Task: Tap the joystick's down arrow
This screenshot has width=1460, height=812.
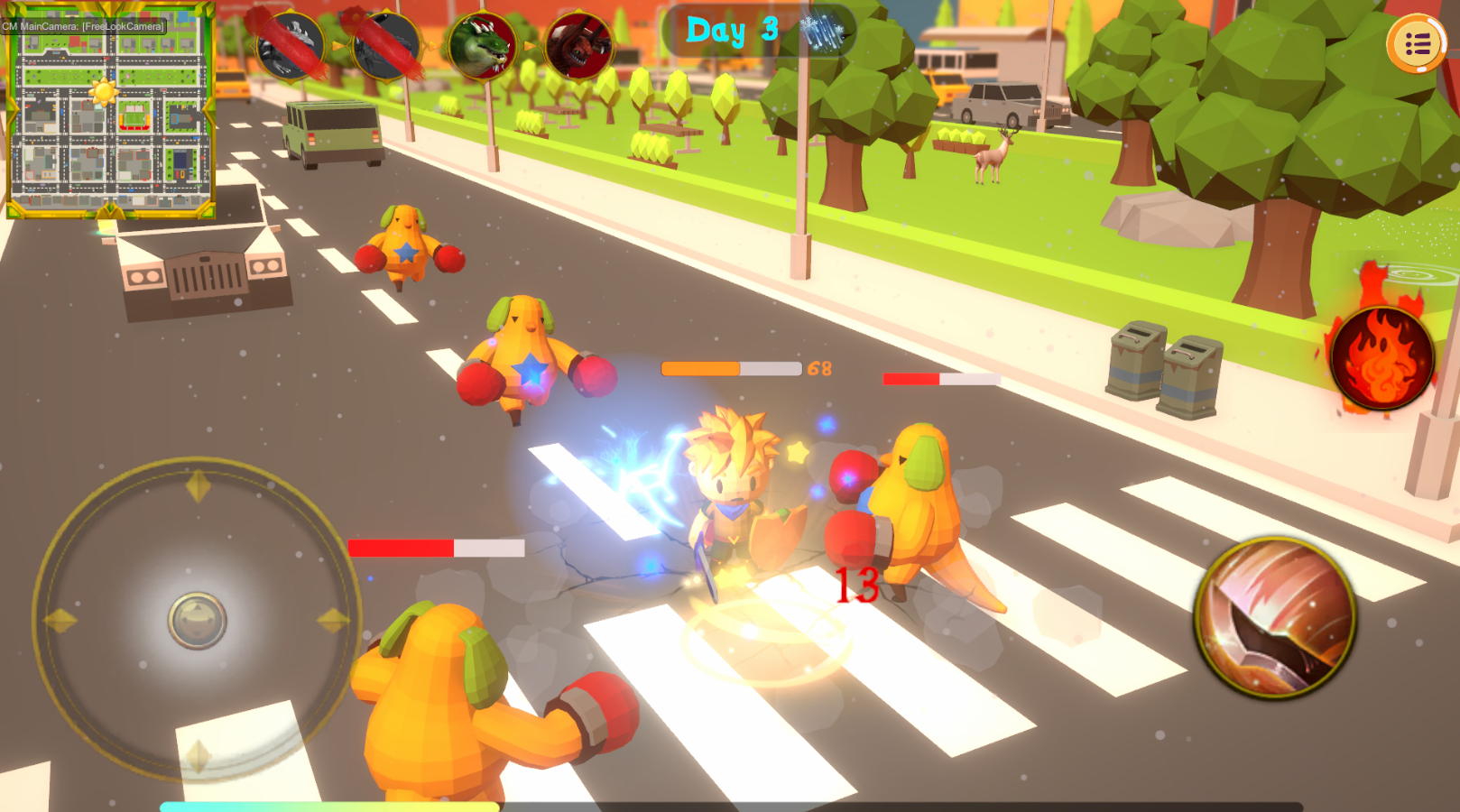Action: (x=198, y=756)
